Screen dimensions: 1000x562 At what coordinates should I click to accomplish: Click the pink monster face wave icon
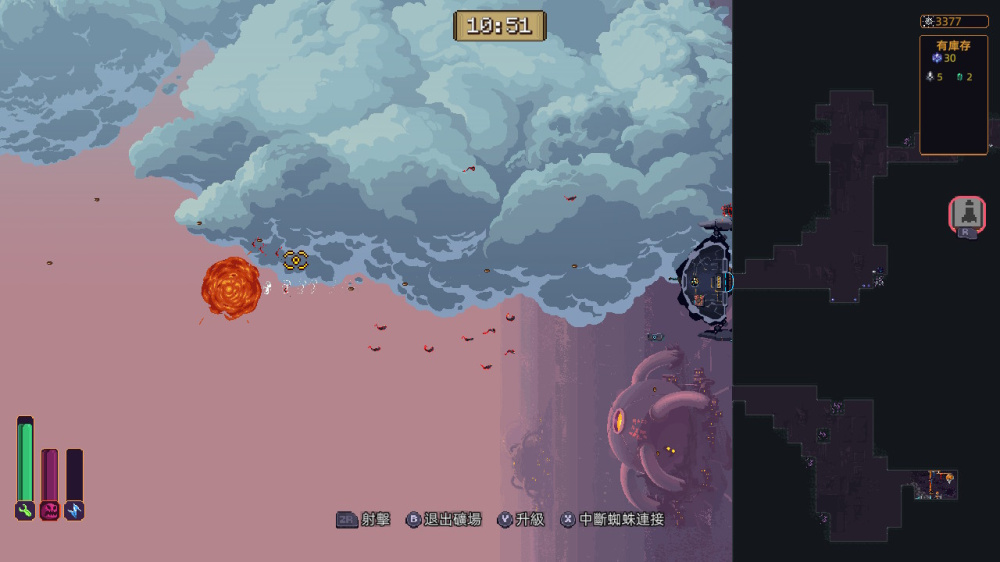point(49,511)
